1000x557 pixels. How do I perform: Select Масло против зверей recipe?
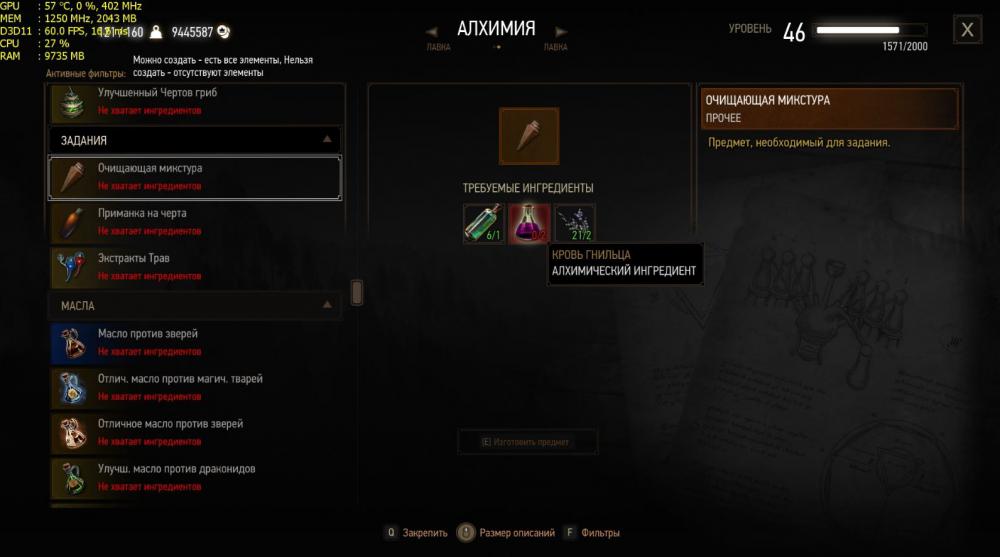coord(195,342)
